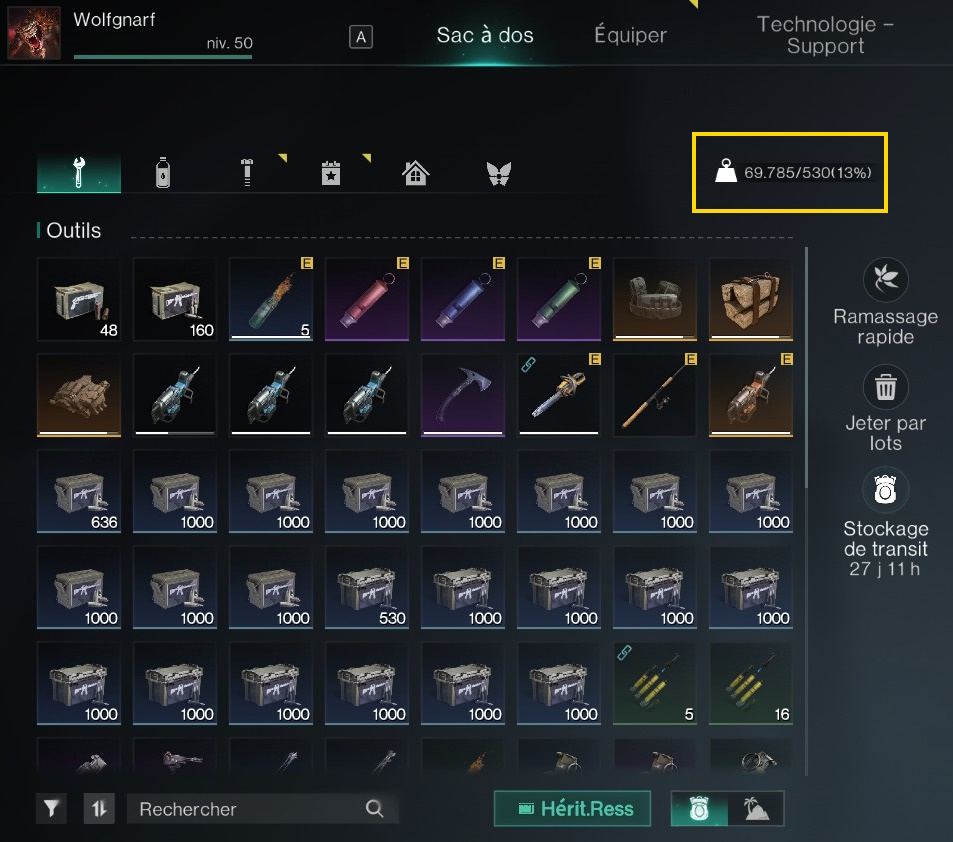
Task: Focus the Rechercher search field
Action: [250, 809]
